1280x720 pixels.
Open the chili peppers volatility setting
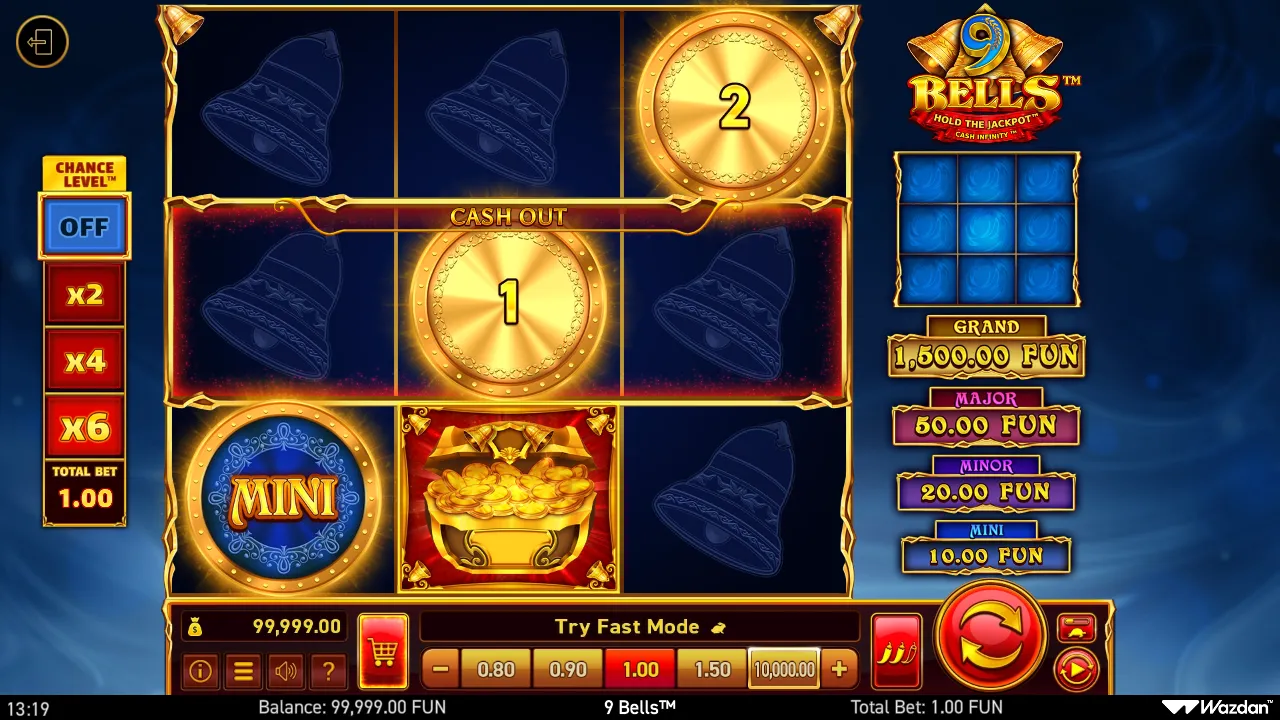click(x=896, y=652)
